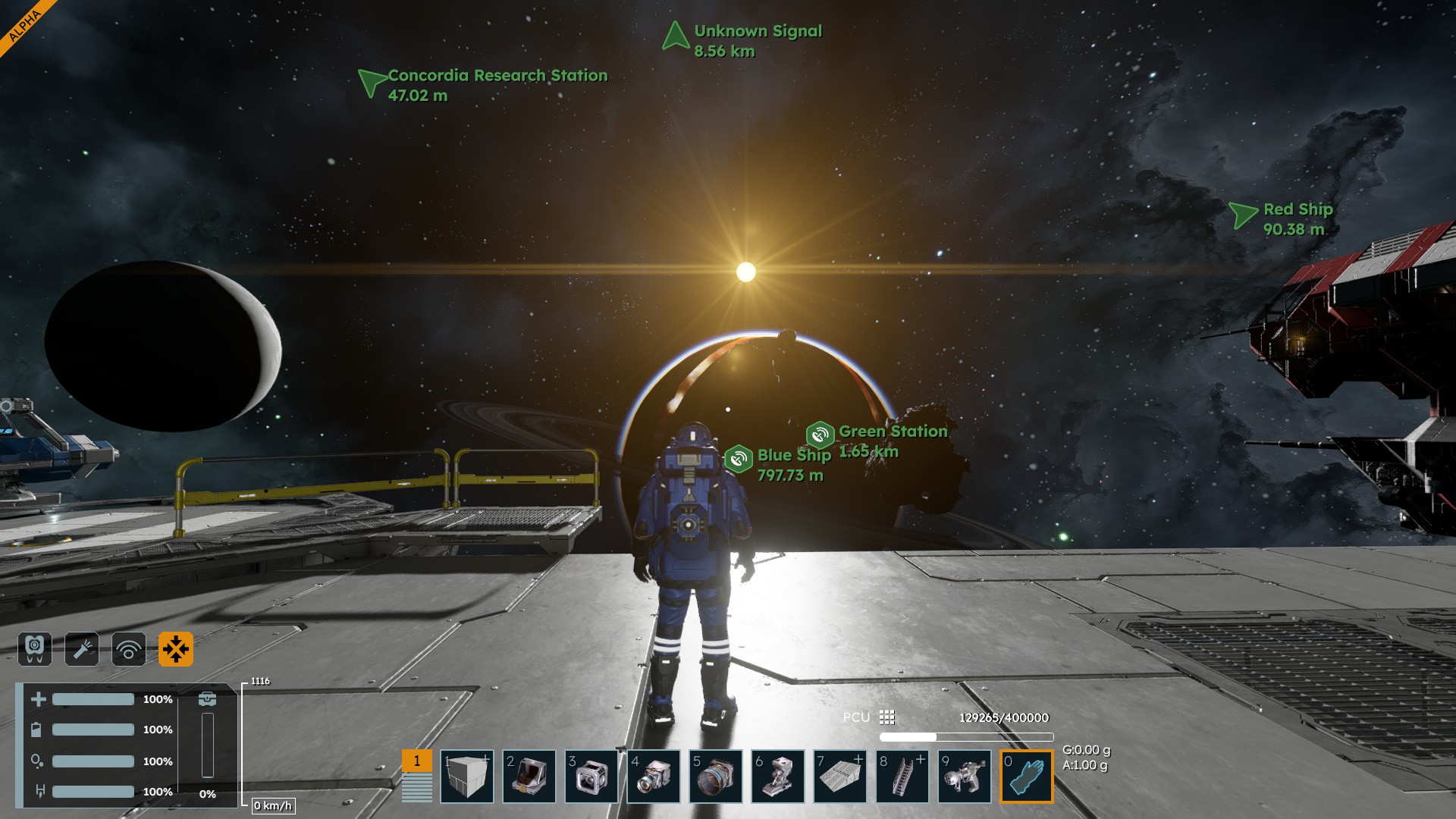Toggle the orange inertia dampeners icon

coord(176,649)
